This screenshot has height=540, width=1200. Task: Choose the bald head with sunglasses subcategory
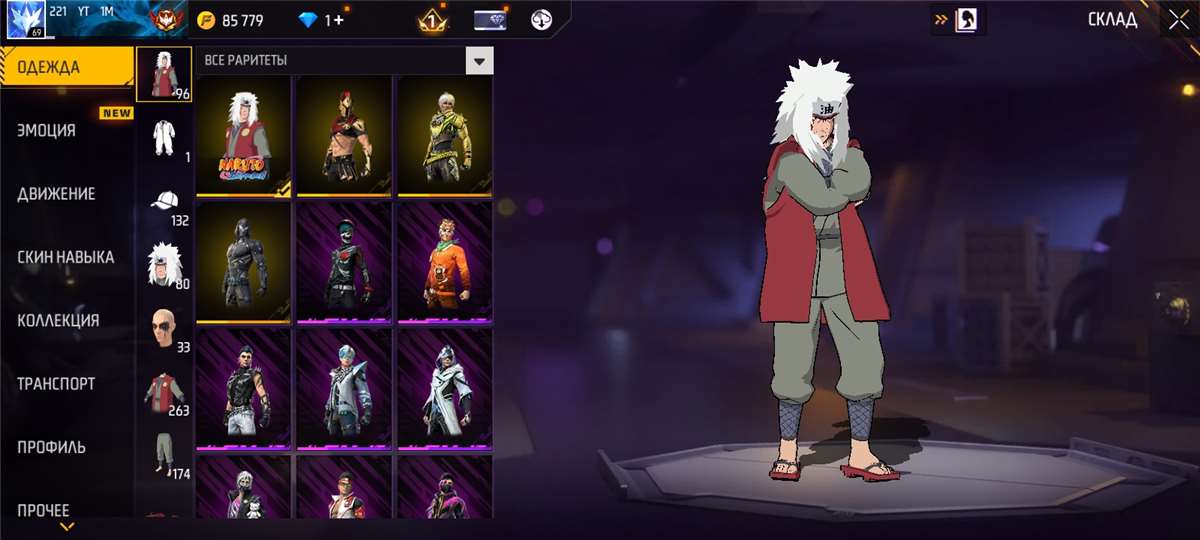[164, 327]
